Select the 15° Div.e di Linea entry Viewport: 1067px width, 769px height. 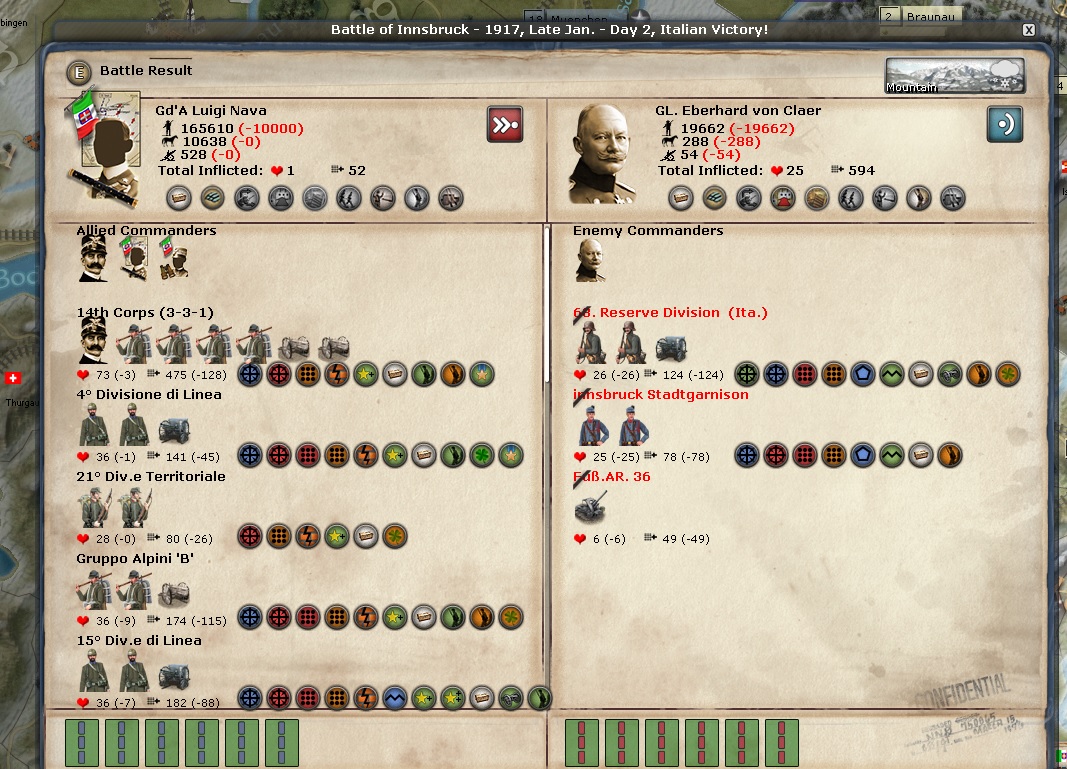(139, 641)
